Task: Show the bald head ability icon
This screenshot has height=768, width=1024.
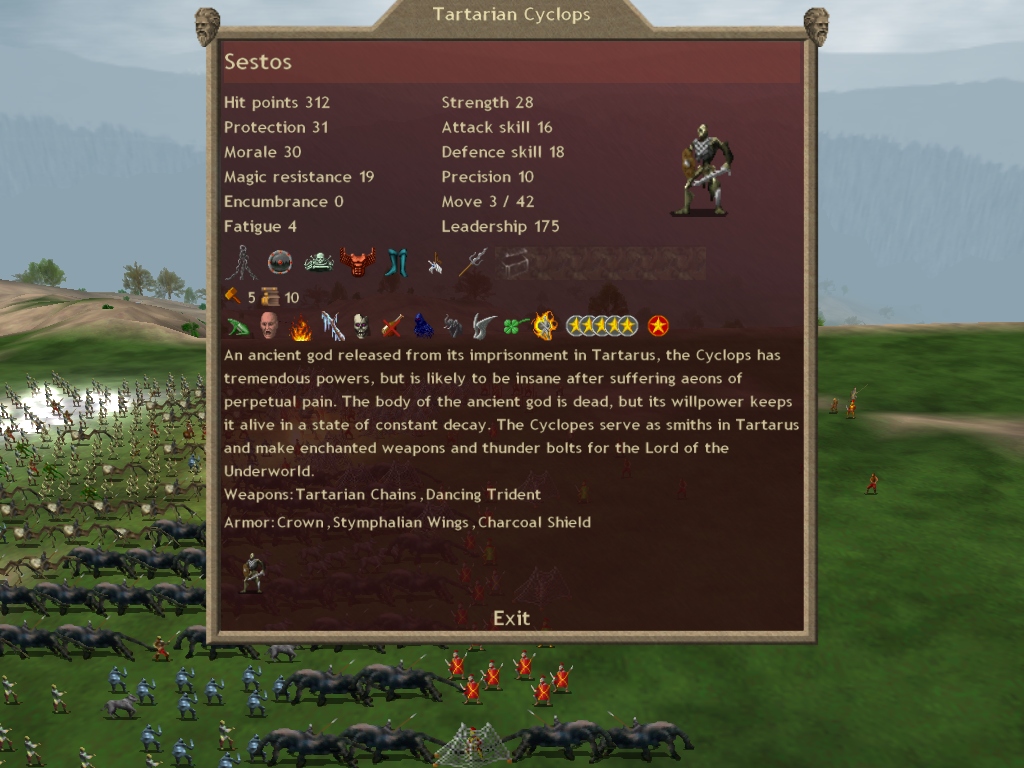Action: [269, 326]
